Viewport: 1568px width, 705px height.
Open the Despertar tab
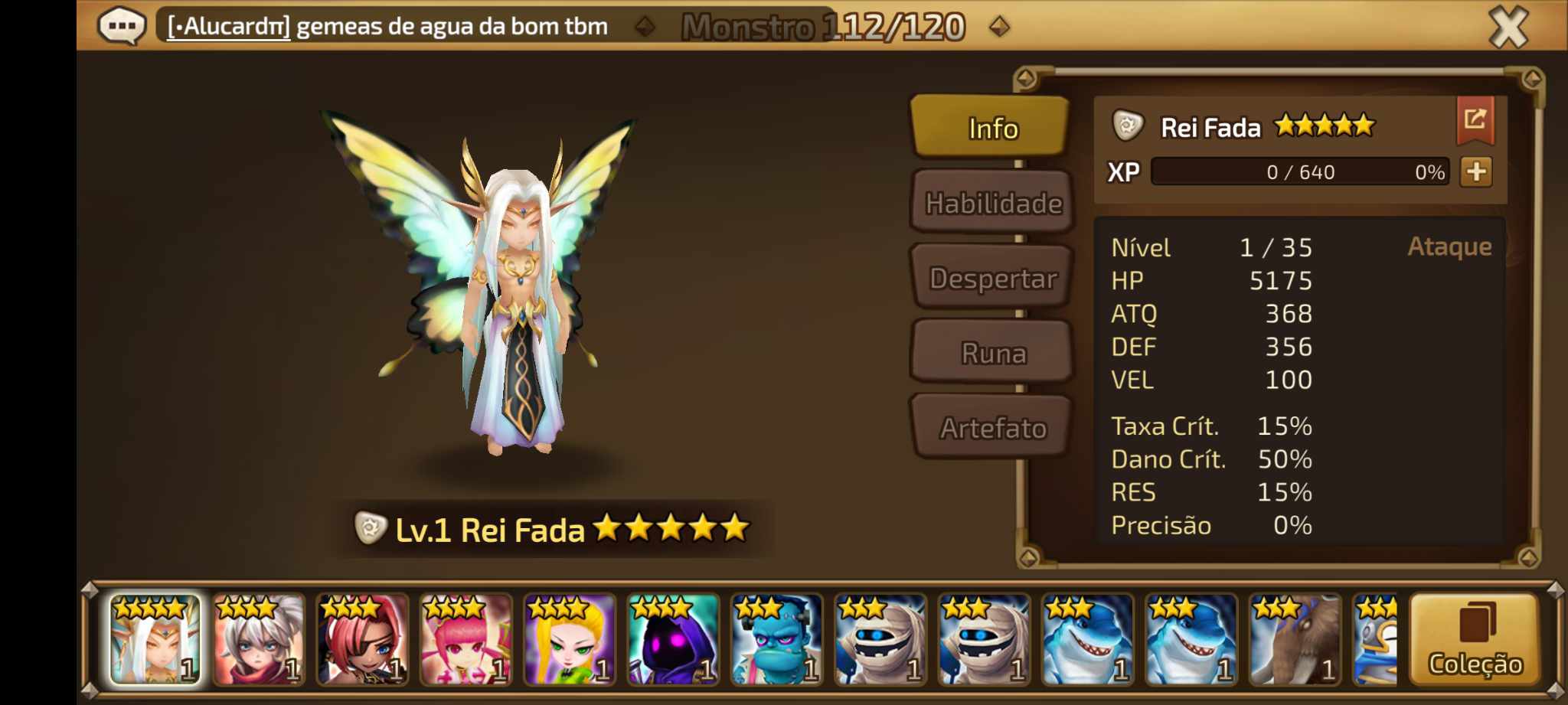pos(993,278)
